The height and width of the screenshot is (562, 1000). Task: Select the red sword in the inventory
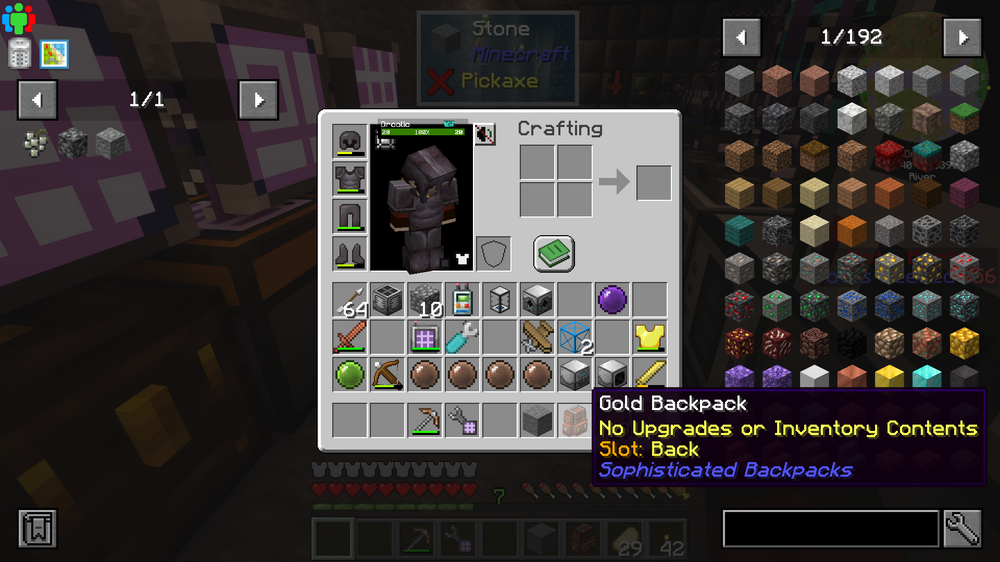[350, 337]
